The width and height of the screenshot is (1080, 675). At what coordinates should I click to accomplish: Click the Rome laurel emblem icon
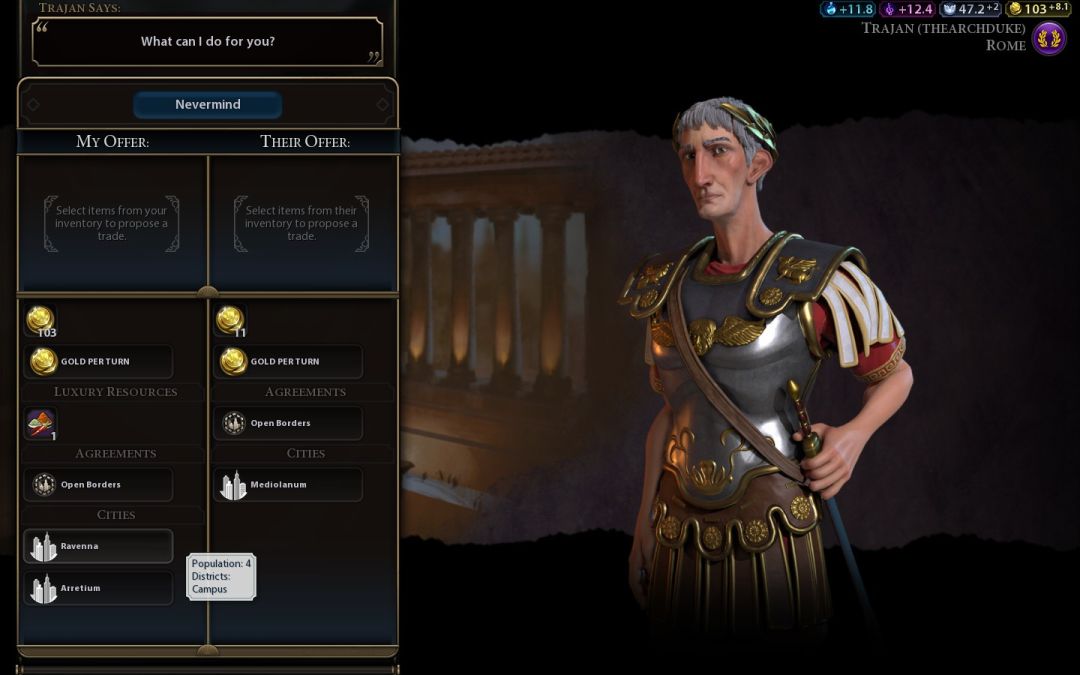click(1049, 39)
